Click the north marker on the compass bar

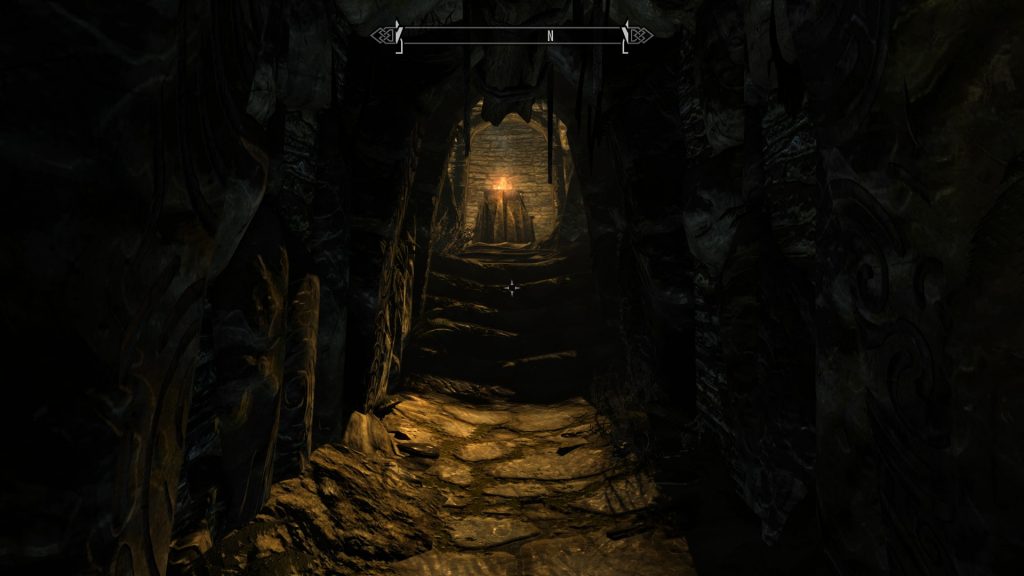(550, 35)
